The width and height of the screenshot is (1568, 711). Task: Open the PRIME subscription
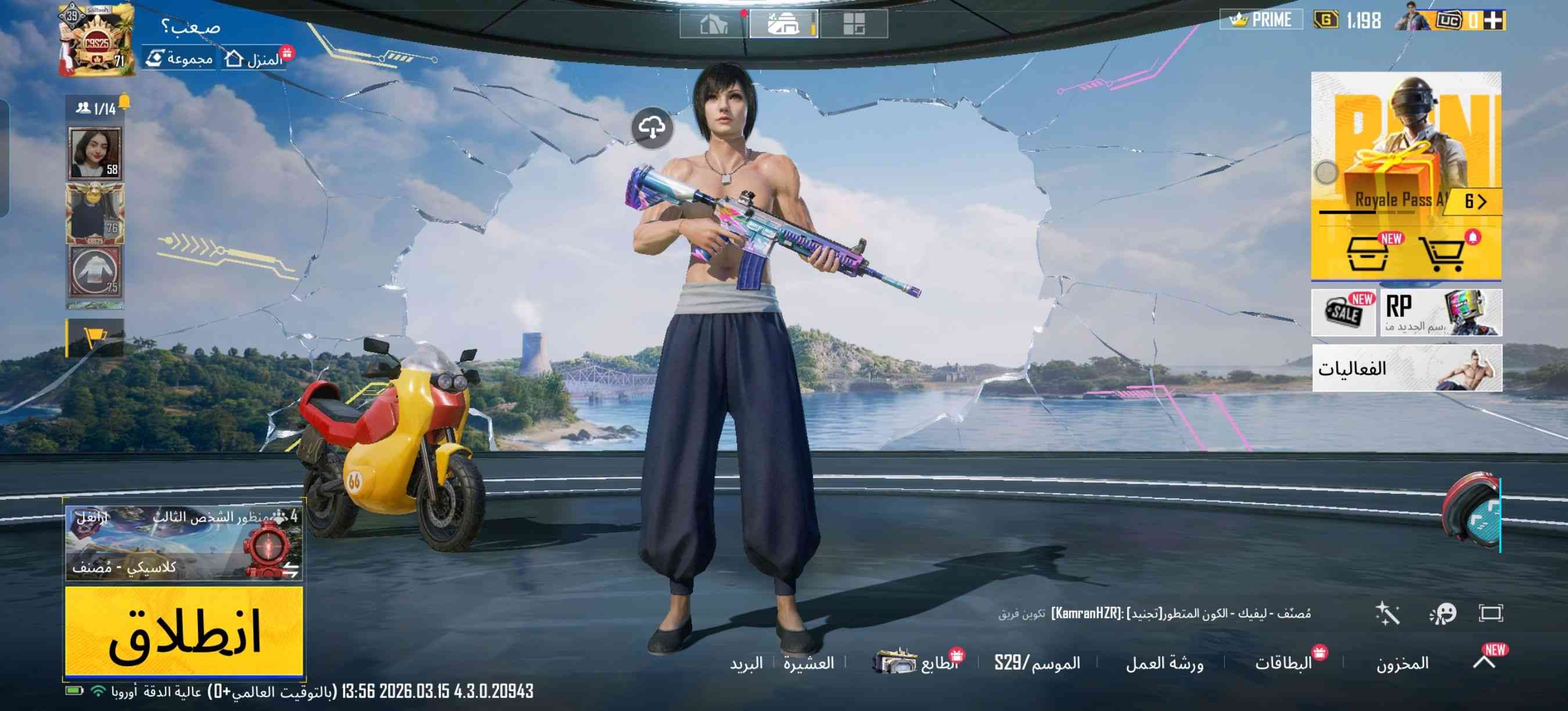(x=1261, y=20)
